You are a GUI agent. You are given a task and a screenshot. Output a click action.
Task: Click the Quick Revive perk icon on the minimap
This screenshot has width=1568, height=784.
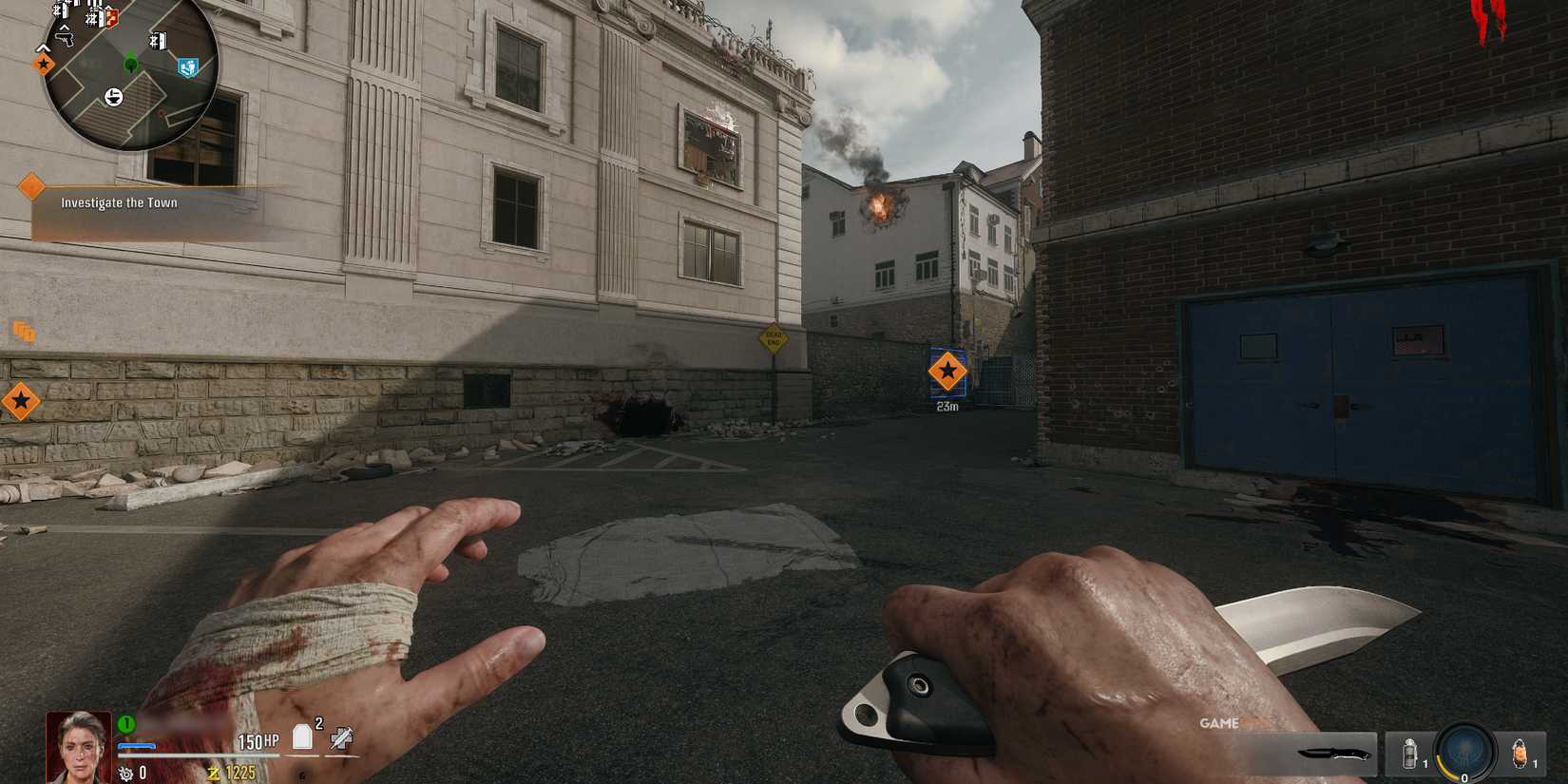tap(186, 67)
